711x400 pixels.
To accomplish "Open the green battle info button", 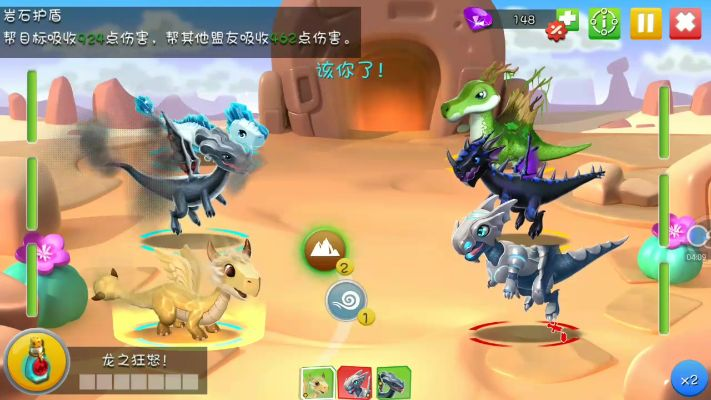I will pos(604,22).
